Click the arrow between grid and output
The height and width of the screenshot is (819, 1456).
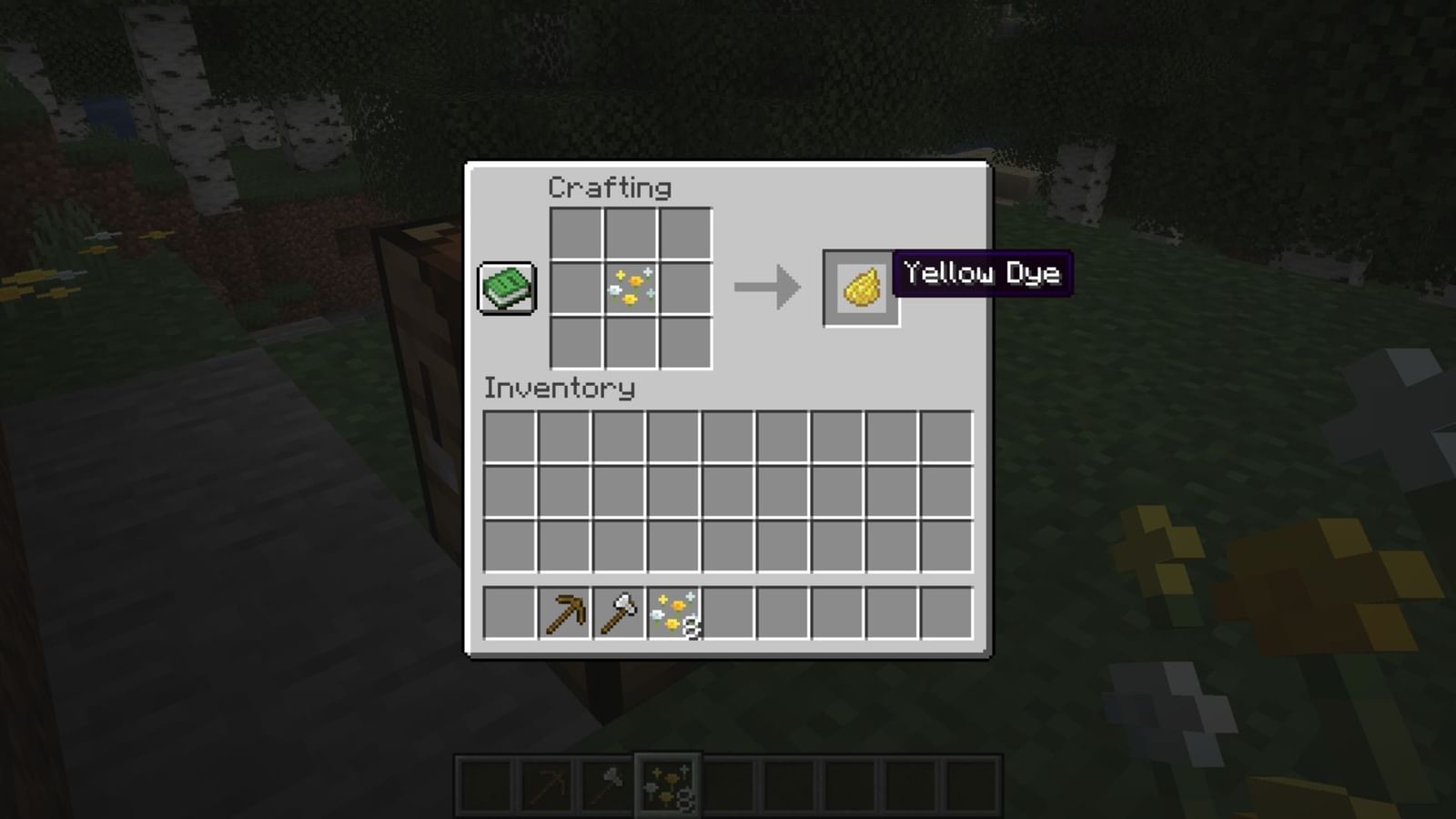[766, 287]
